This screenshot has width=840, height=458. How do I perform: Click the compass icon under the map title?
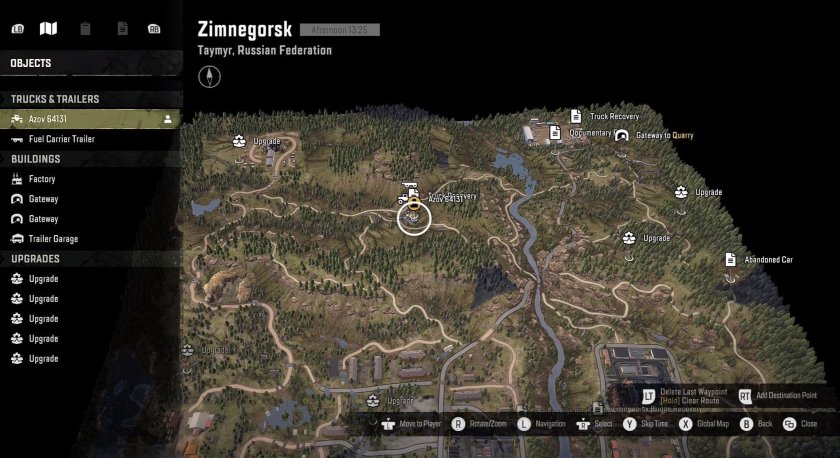pyautogui.click(x=209, y=74)
